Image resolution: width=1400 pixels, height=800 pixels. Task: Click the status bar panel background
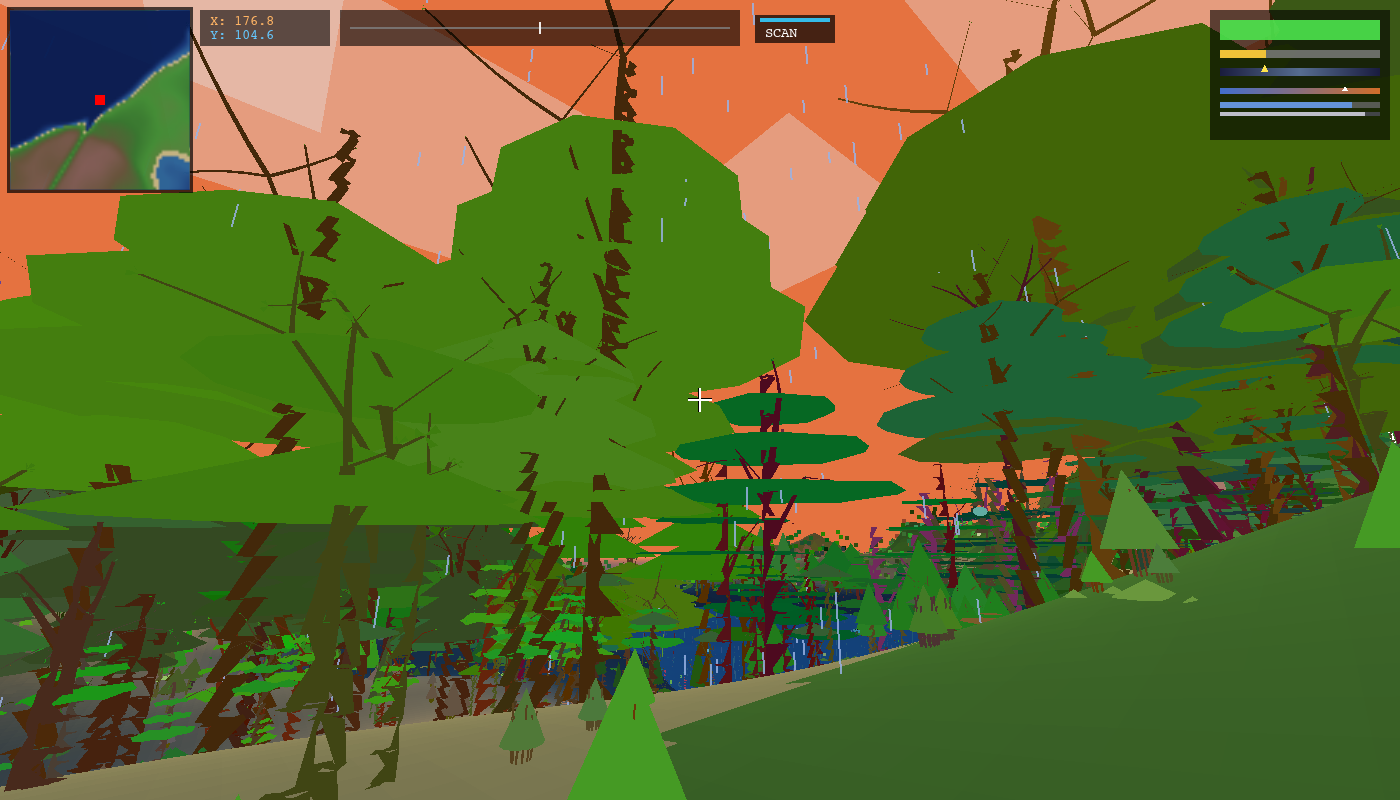(x=1300, y=130)
